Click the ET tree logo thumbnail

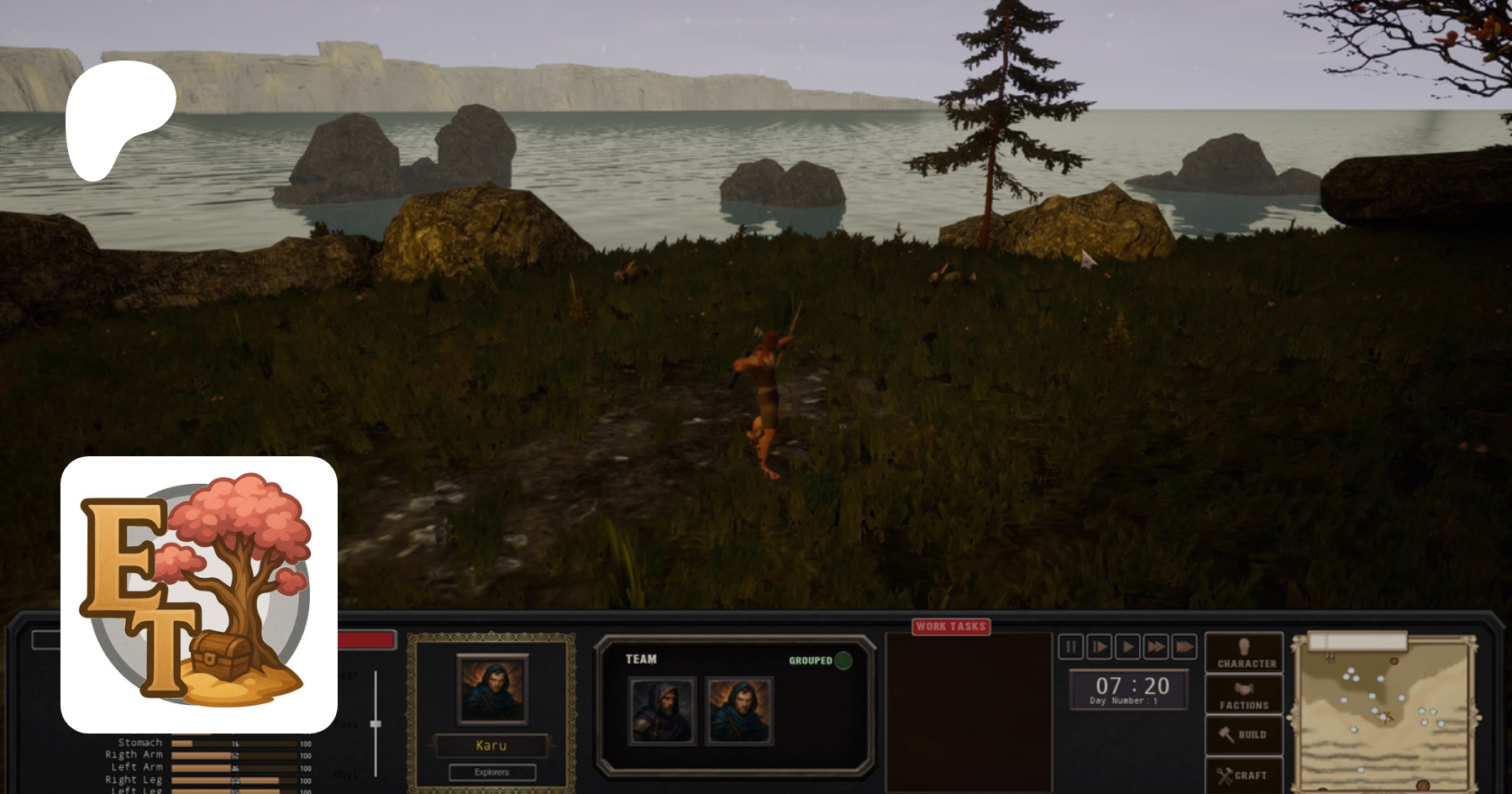coord(199,595)
